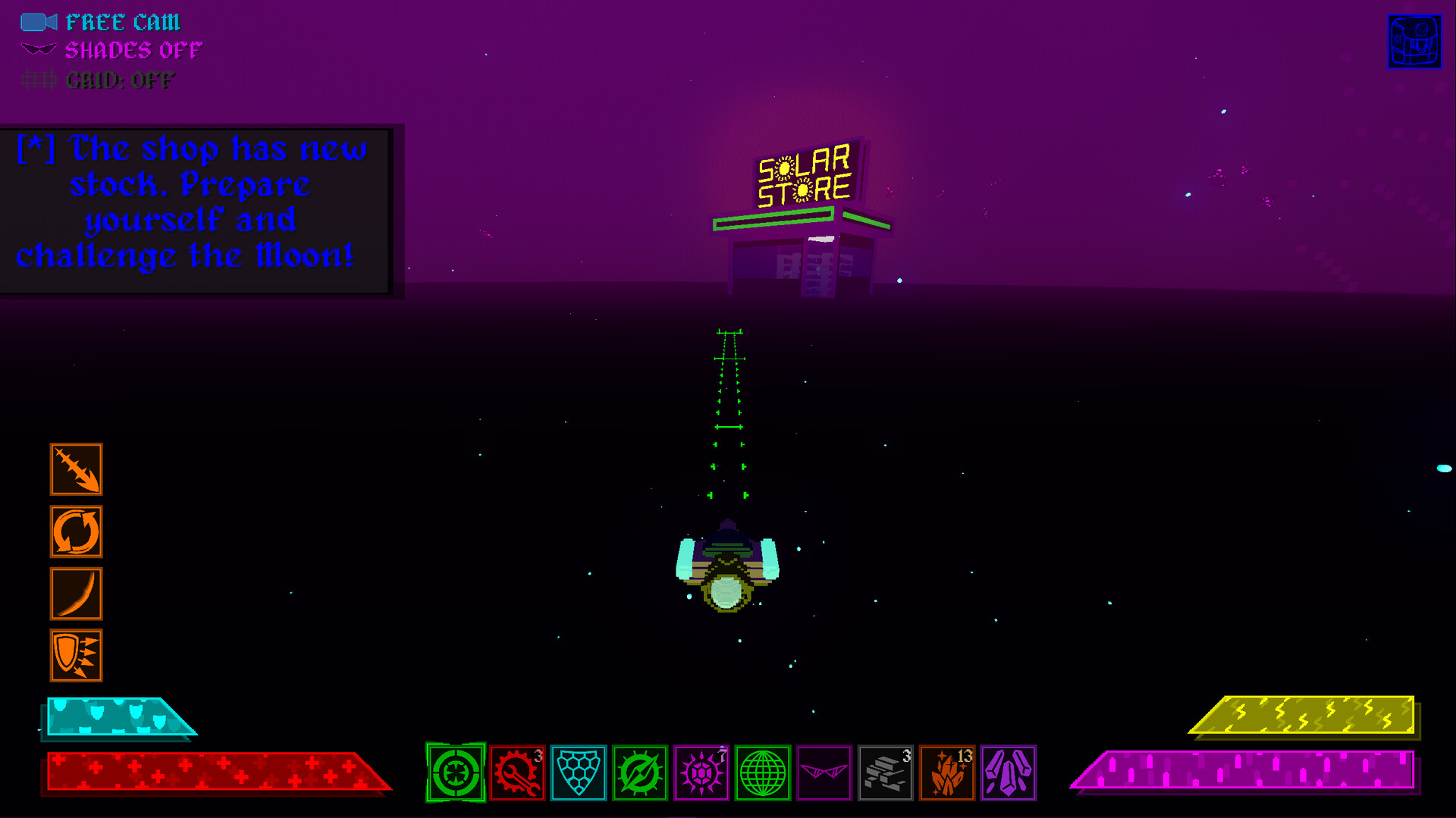The image size is (1456, 818).
Task: Open the portrait icon in top-right corner
Action: point(1414,40)
